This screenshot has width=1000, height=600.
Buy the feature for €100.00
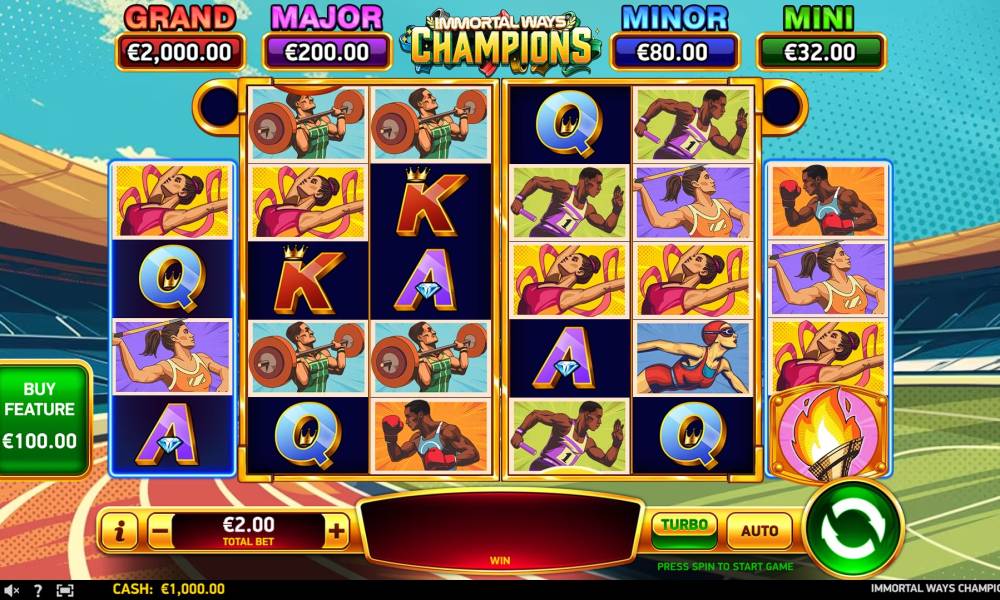[40, 415]
